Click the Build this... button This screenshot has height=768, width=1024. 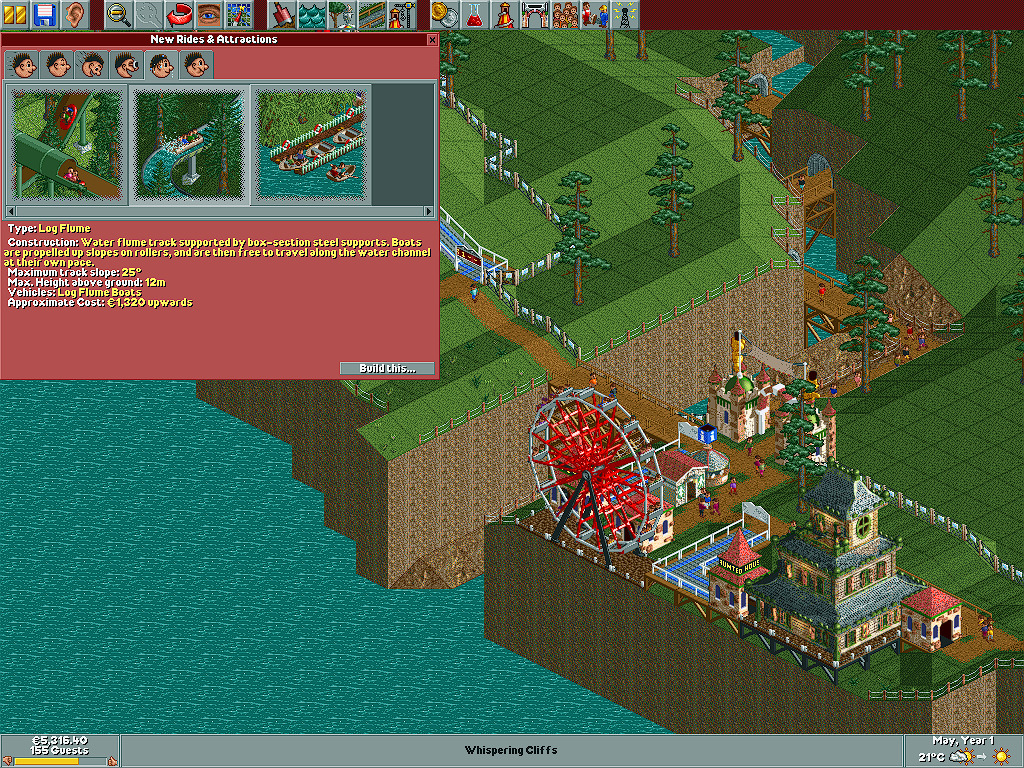(386, 368)
